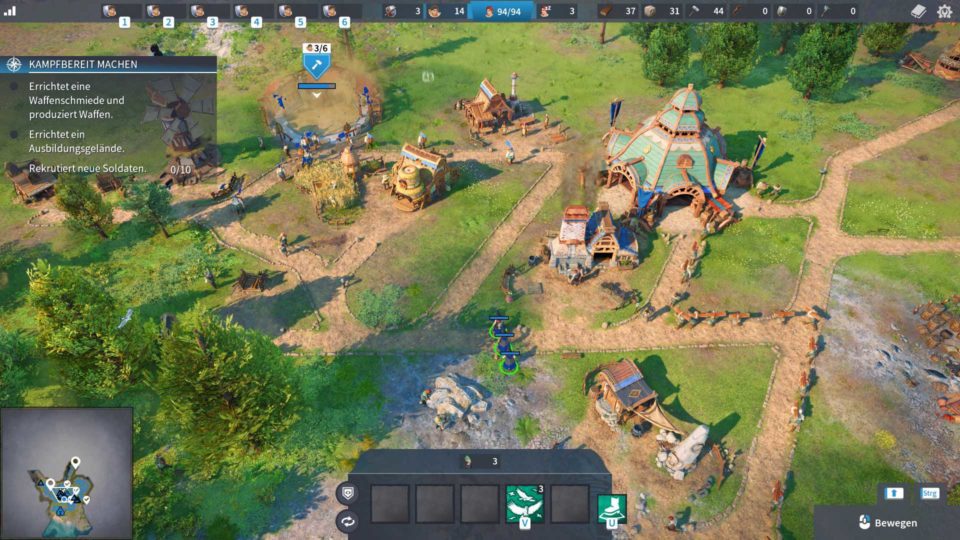Viewport: 960px width, 540px height.
Task: Select control group 3
Action: point(211,12)
